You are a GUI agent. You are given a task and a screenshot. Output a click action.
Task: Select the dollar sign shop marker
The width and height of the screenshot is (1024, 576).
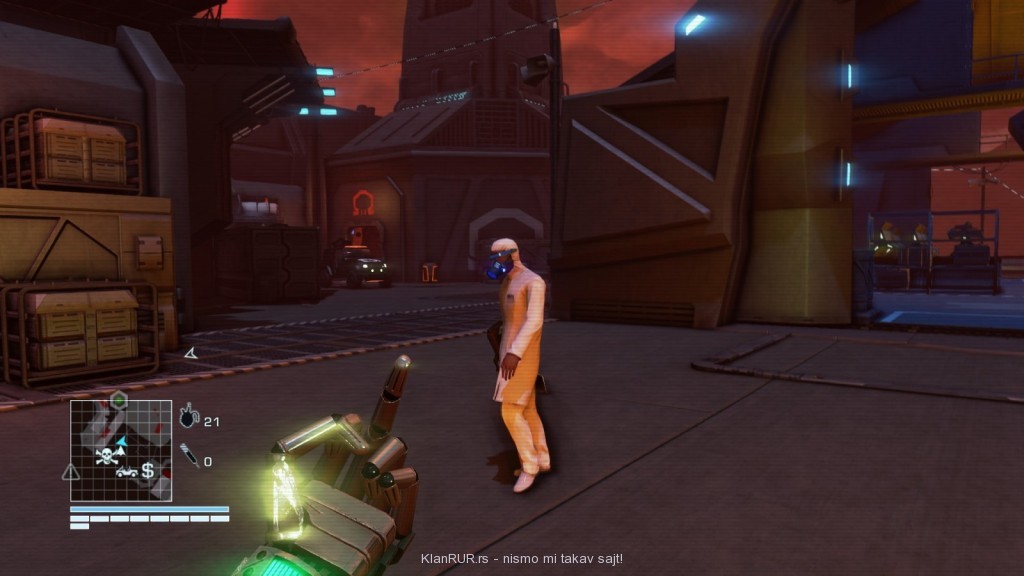(x=148, y=469)
